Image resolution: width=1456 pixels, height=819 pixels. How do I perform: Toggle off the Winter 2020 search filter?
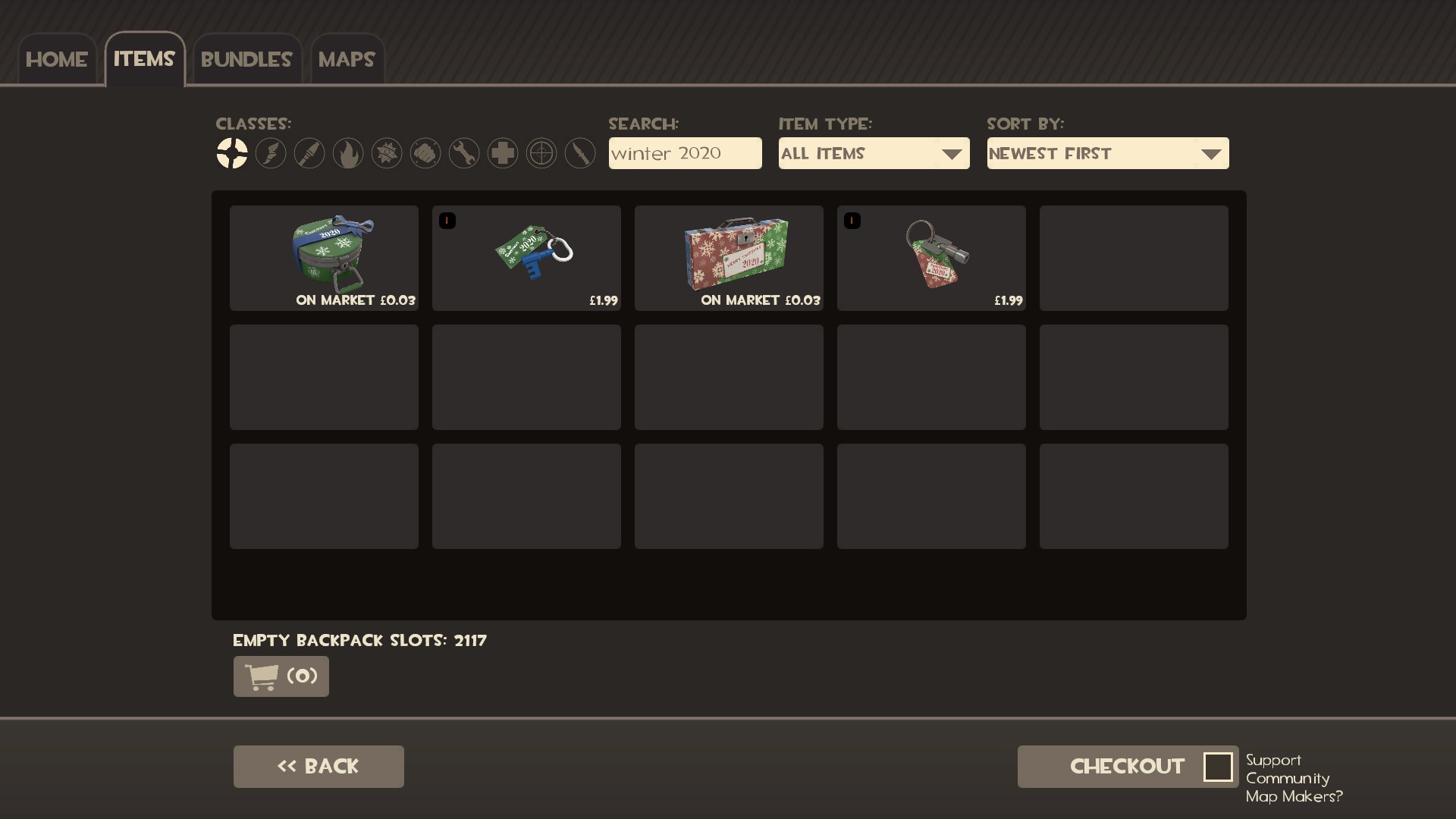[685, 153]
